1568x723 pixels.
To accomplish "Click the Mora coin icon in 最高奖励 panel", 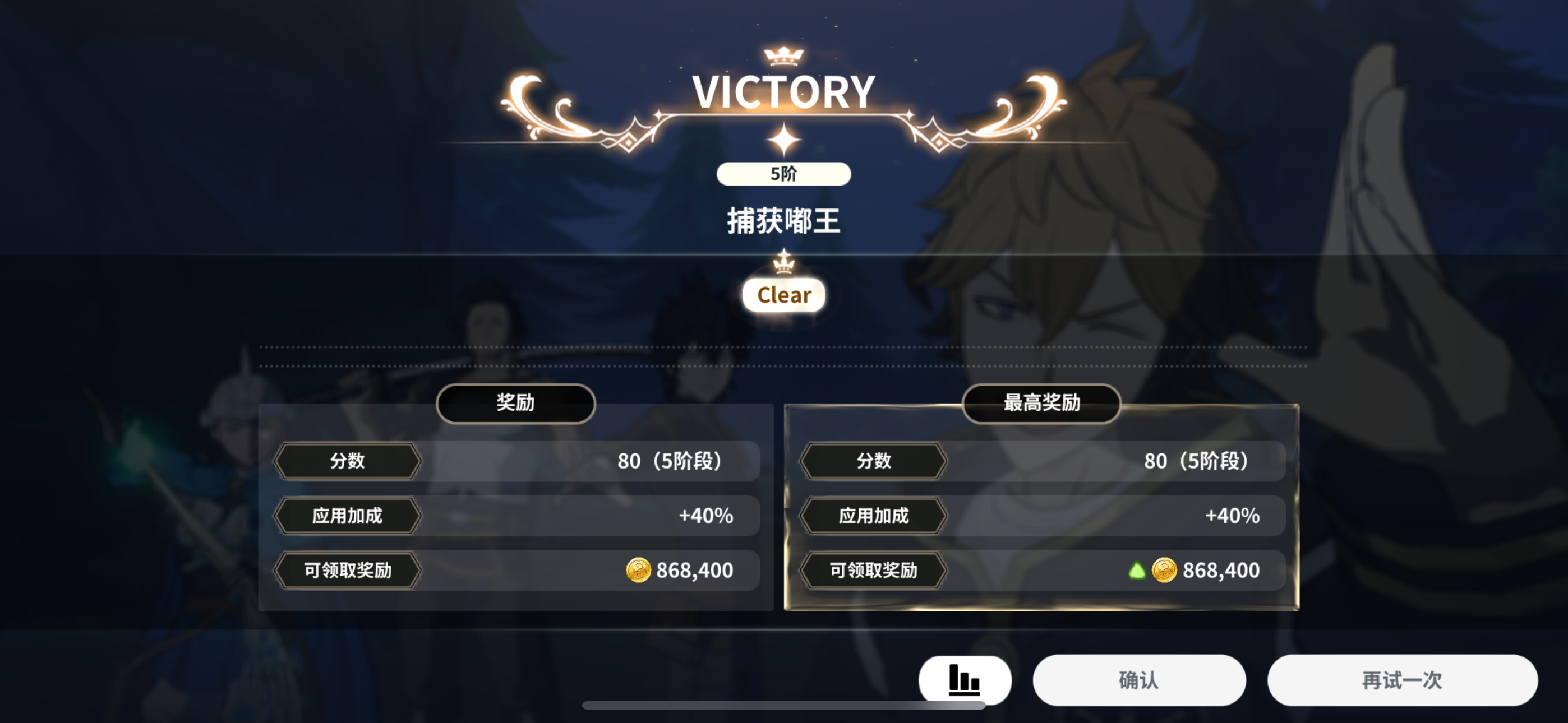I will coord(1164,570).
